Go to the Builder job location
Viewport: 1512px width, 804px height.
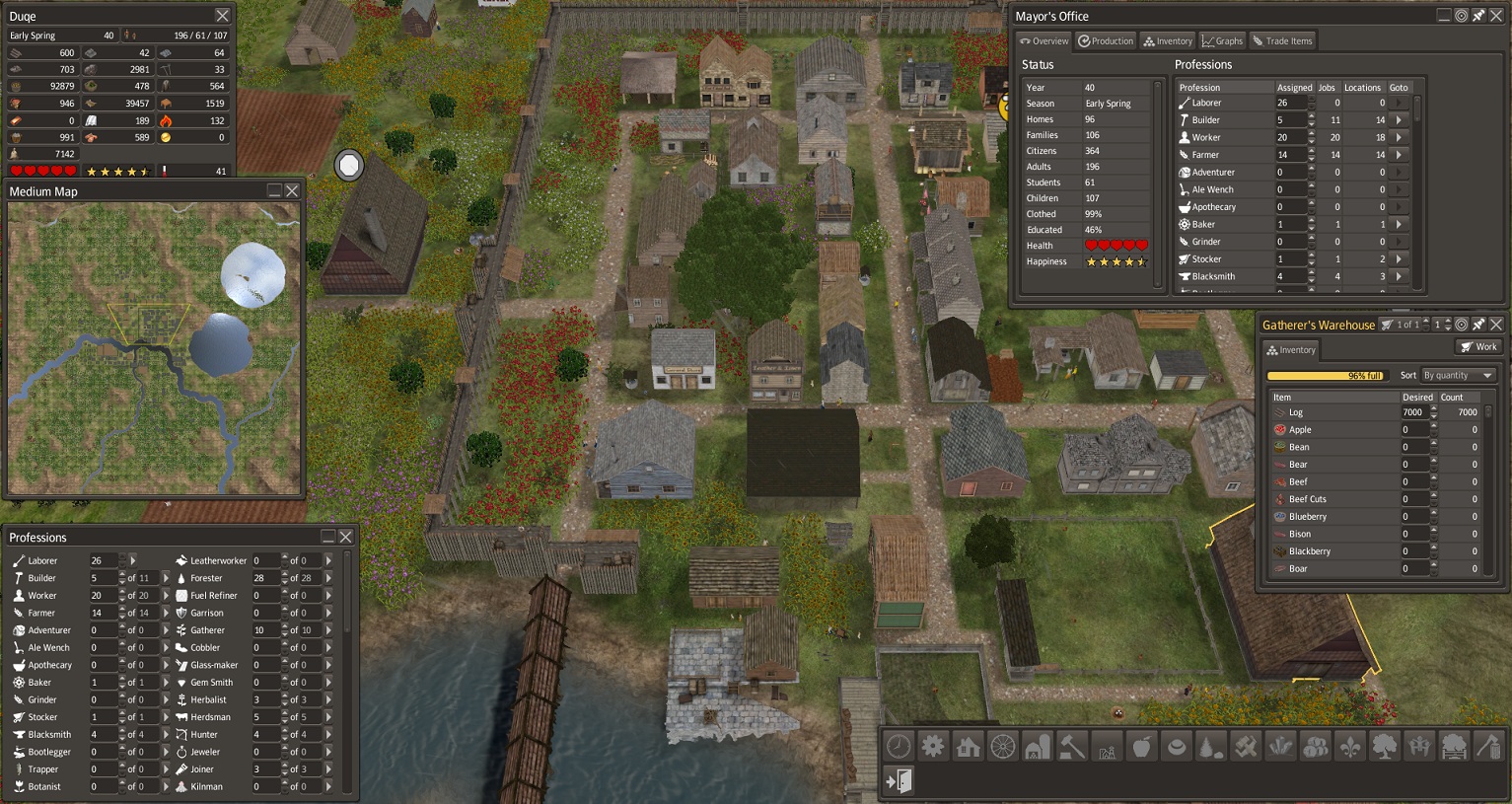click(1399, 120)
